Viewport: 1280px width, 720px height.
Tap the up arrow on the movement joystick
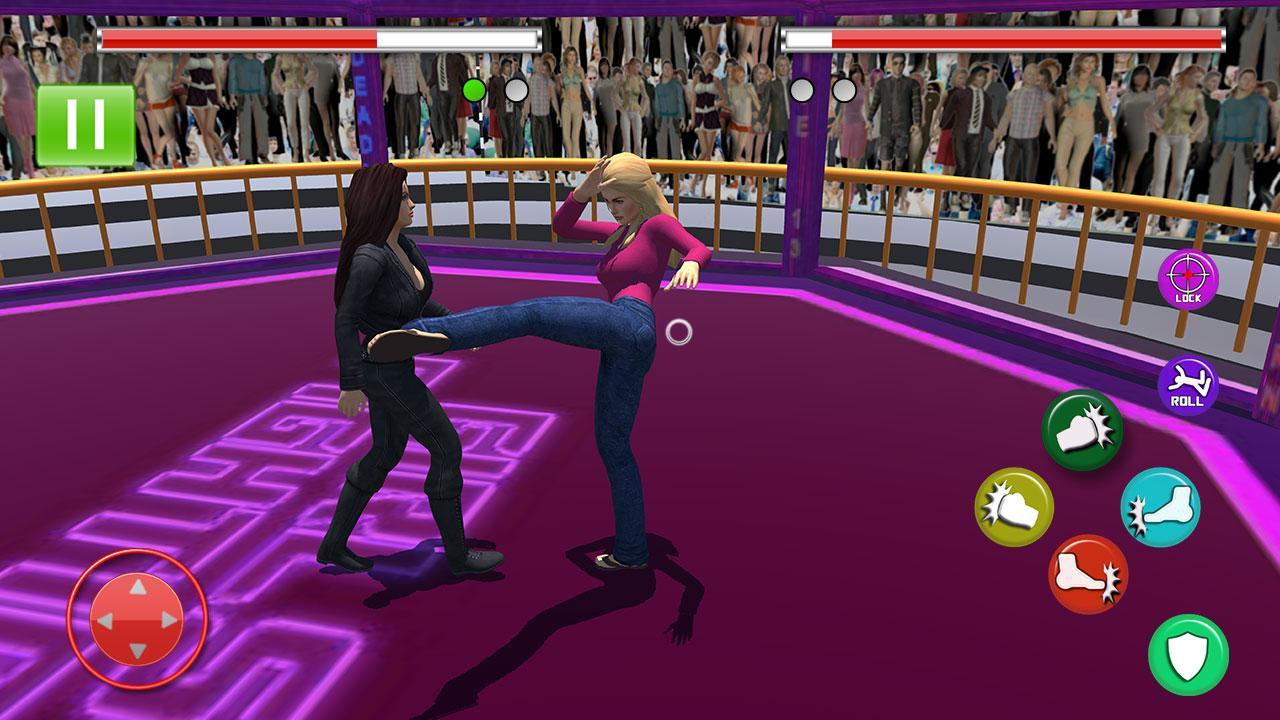point(135,585)
